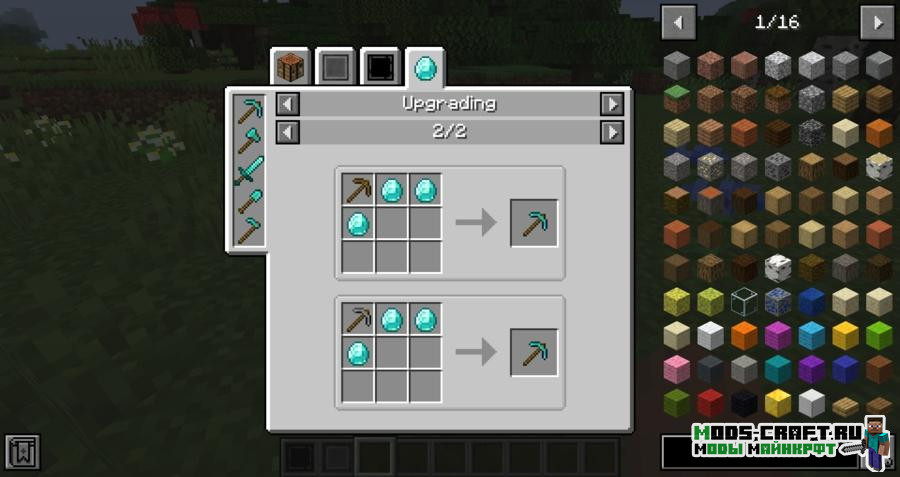The width and height of the screenshot is (900, 477).
Task: Select the diamond sword in the sidebar
Action: tap(247, 171)
